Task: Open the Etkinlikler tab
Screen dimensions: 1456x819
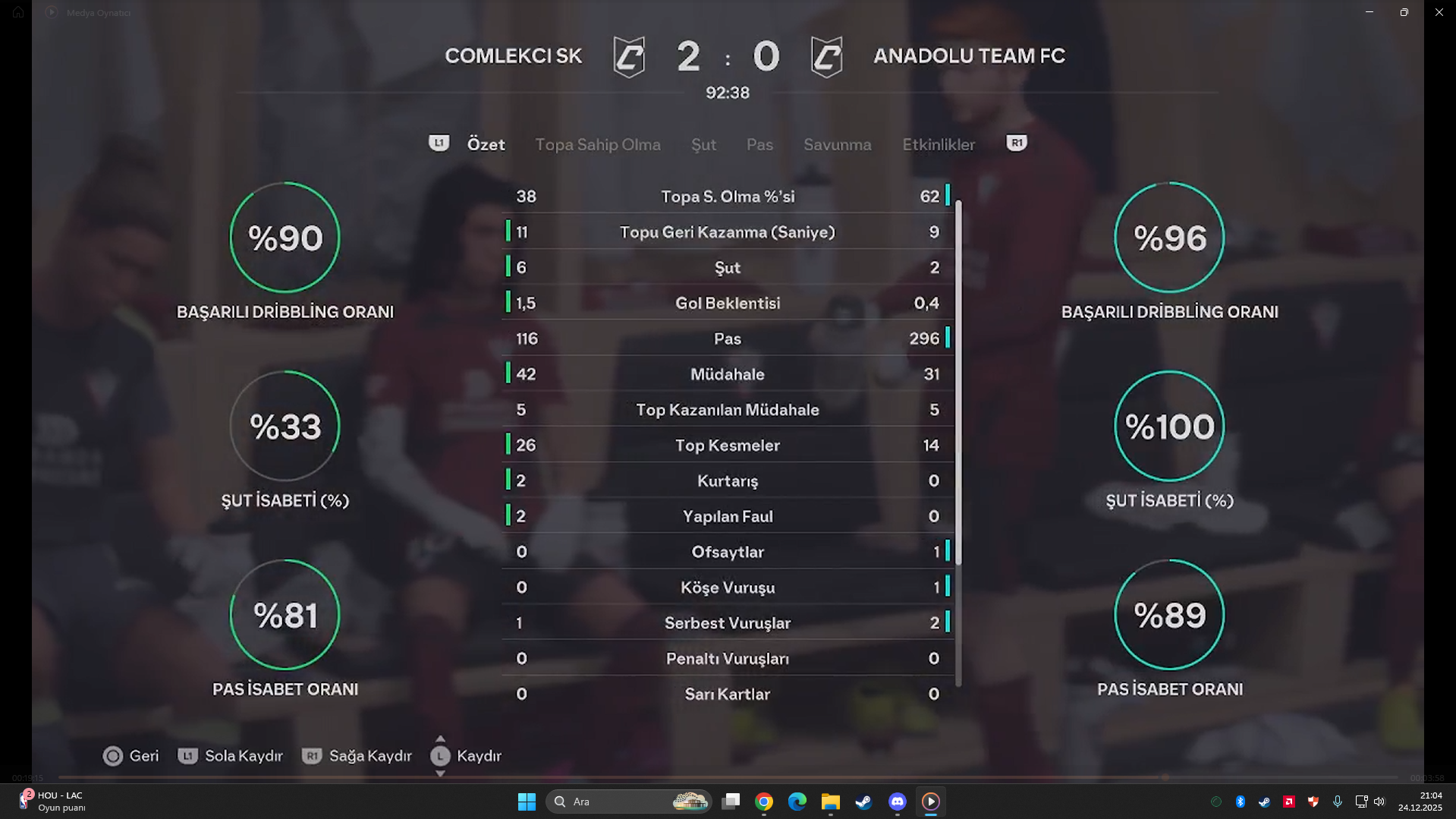Action: (938, 144)
